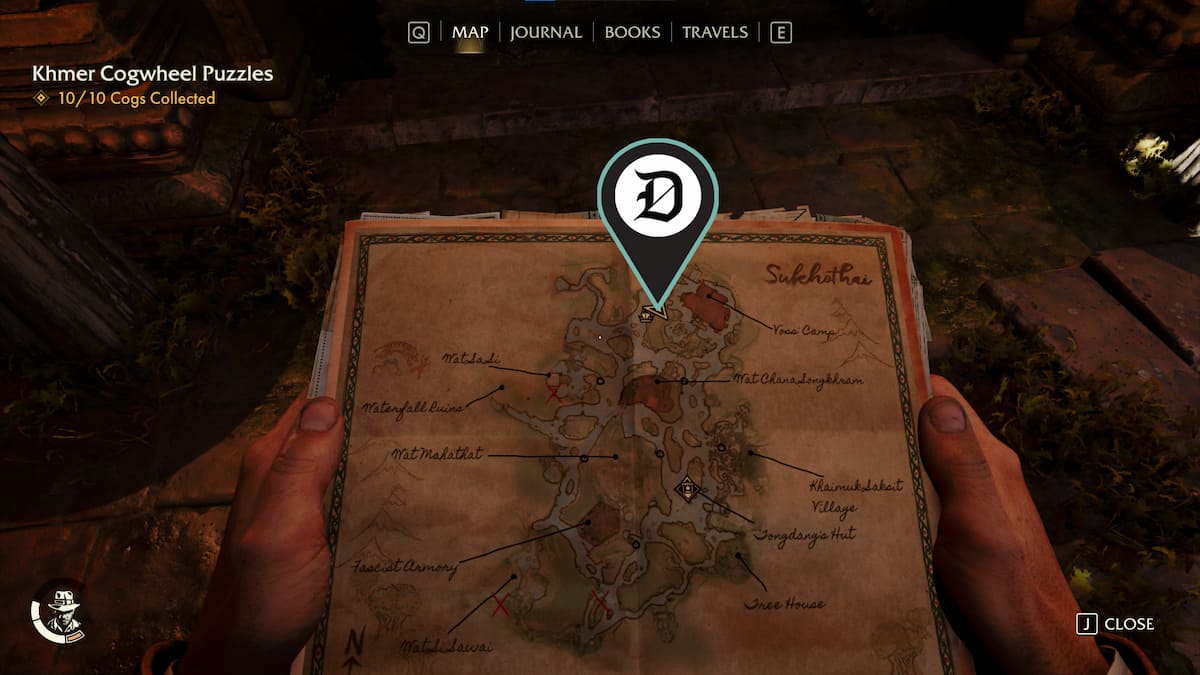The width and height of the screenshot is (1200, 675).
Task: Switch to the Map tab
Action: coord(470,32)
